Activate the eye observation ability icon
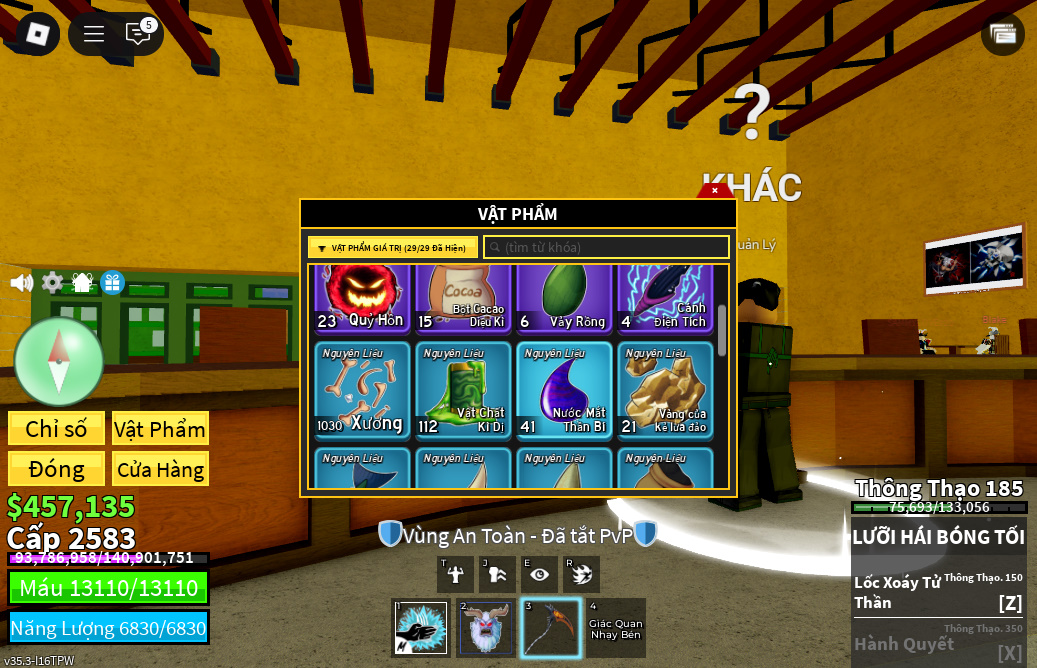 540,574
